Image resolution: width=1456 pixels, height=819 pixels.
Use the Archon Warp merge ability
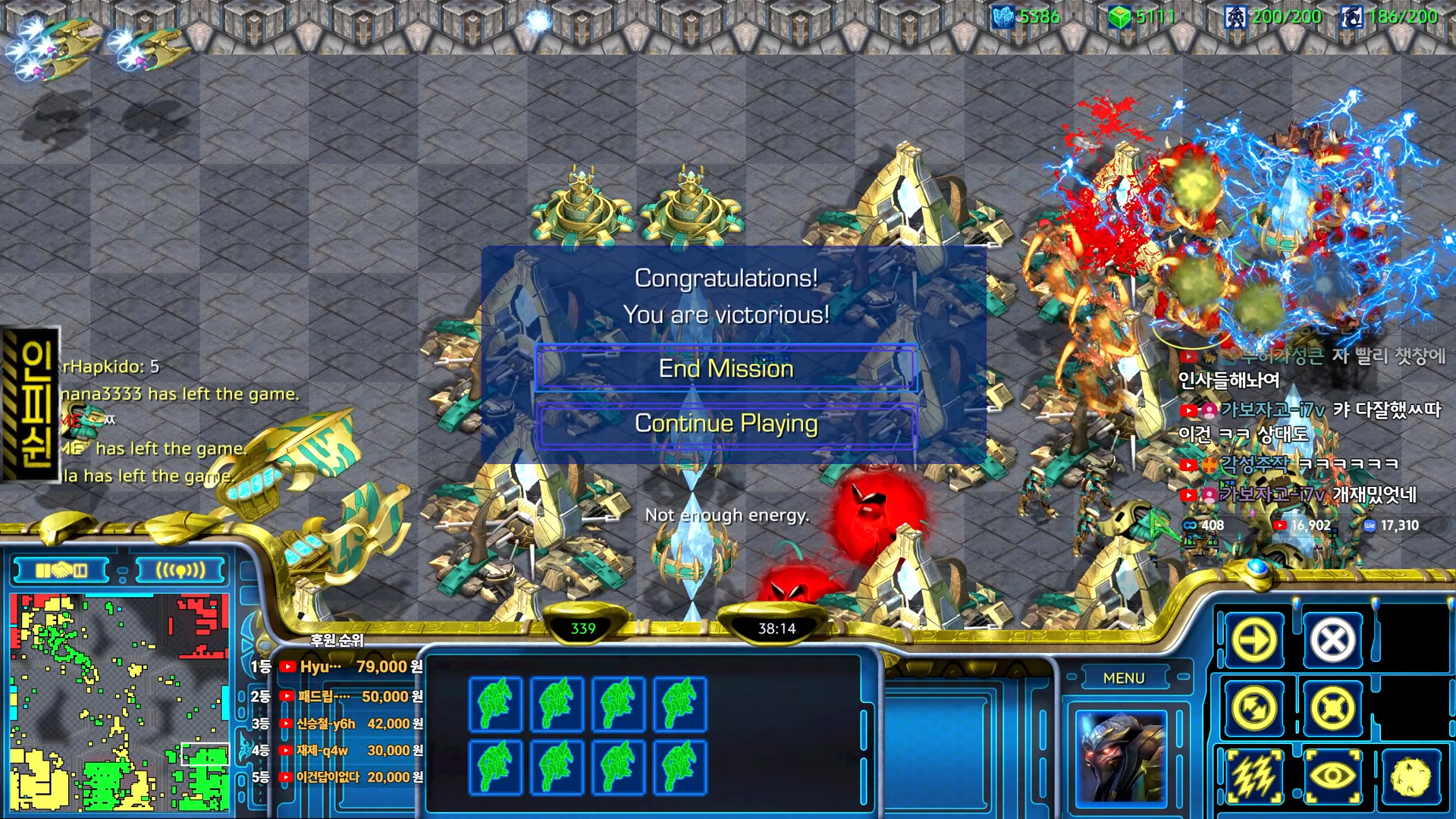click(1411, 777)
